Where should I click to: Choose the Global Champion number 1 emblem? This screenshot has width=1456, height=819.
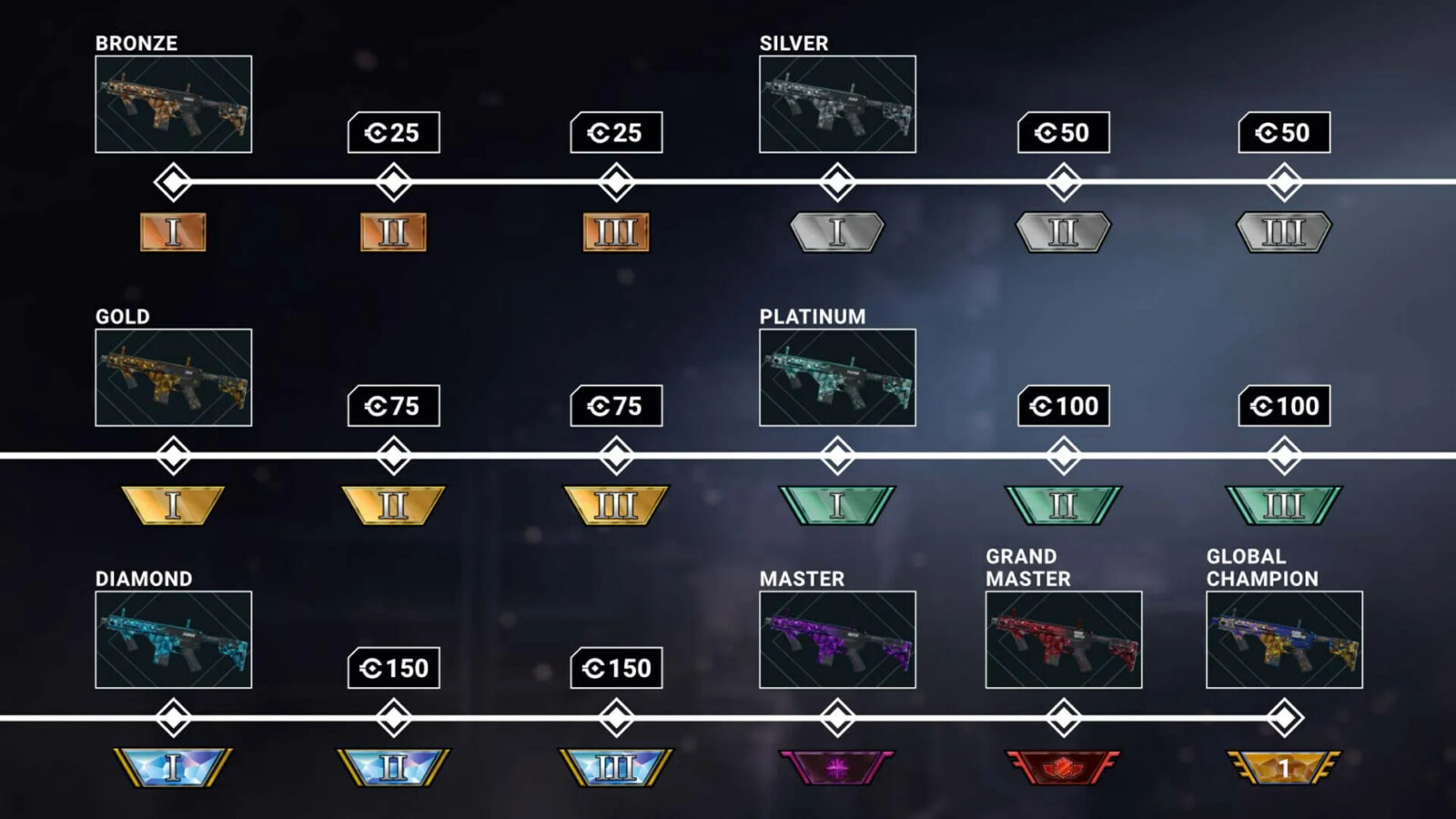(1284, 767)
